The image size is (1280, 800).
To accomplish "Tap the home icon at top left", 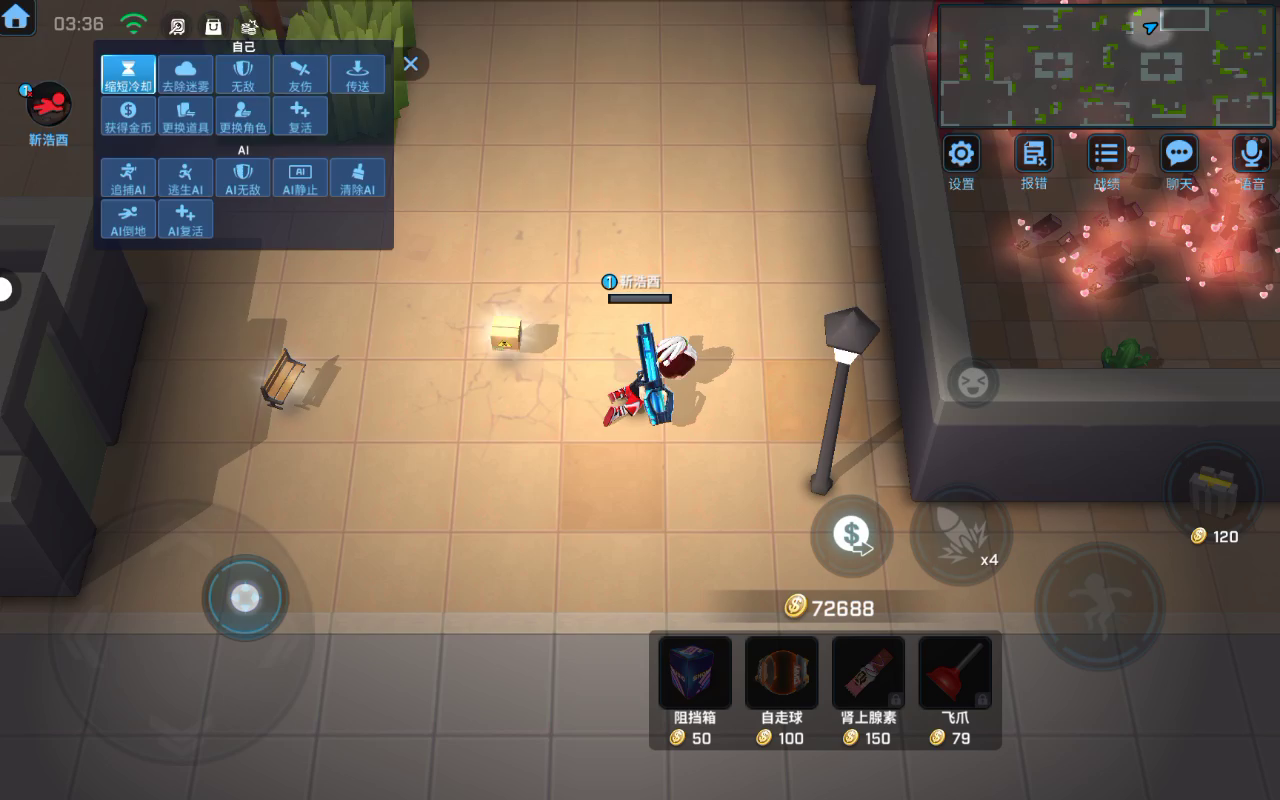I will 17,17.
